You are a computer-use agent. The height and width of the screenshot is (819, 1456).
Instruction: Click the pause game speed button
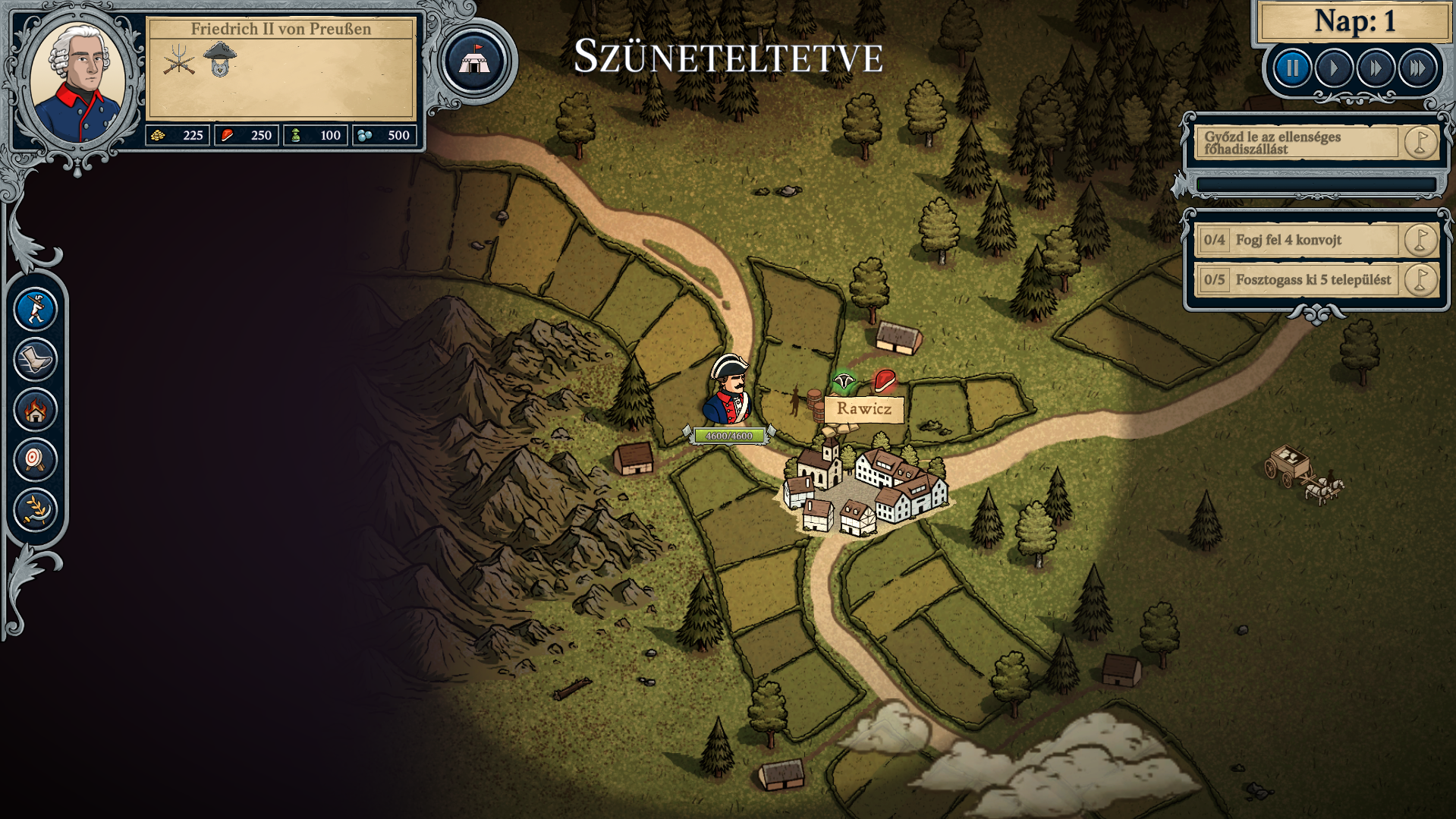click(x=1292, y=69)
